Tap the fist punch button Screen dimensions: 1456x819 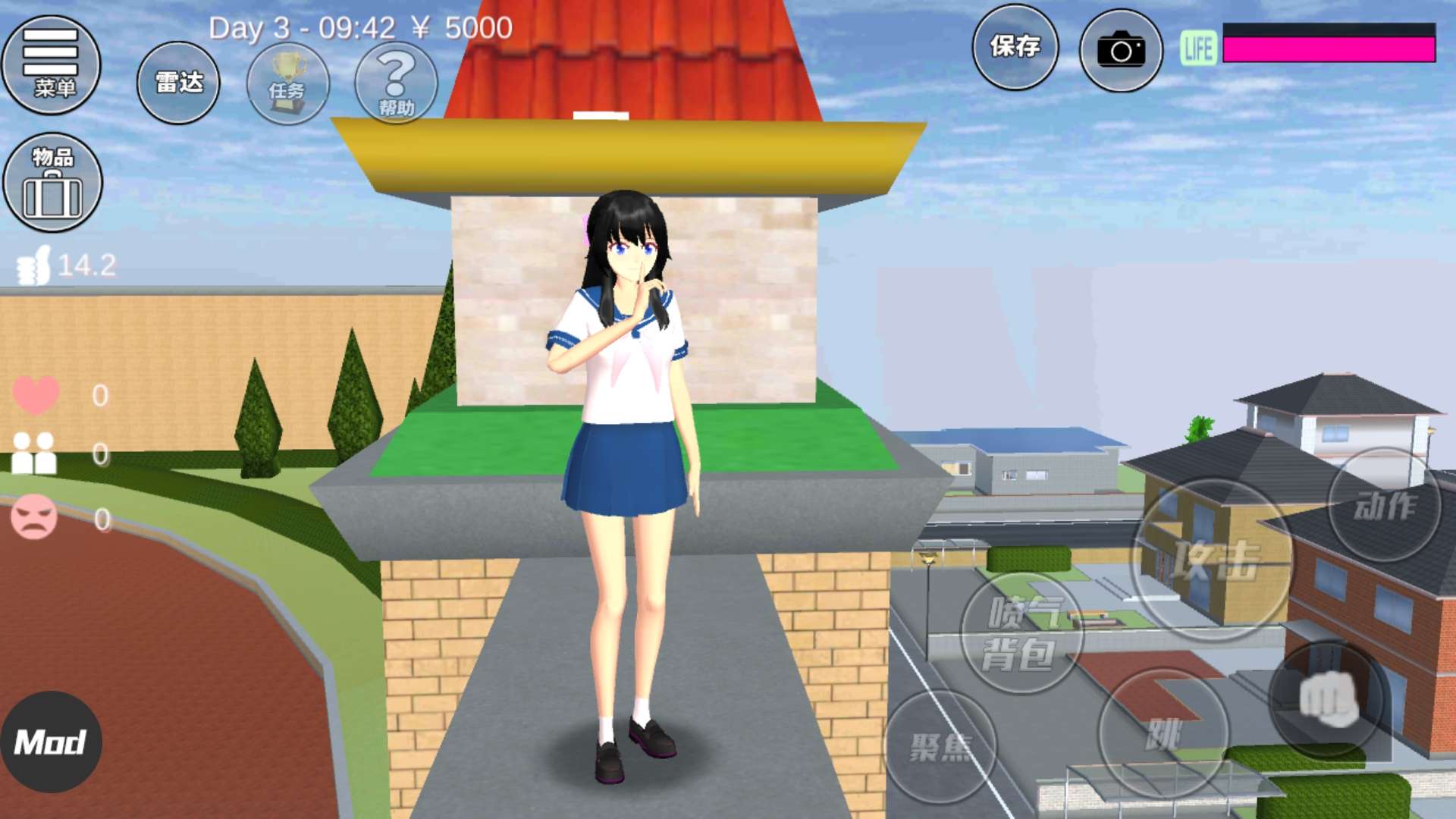click(1329, 698)
